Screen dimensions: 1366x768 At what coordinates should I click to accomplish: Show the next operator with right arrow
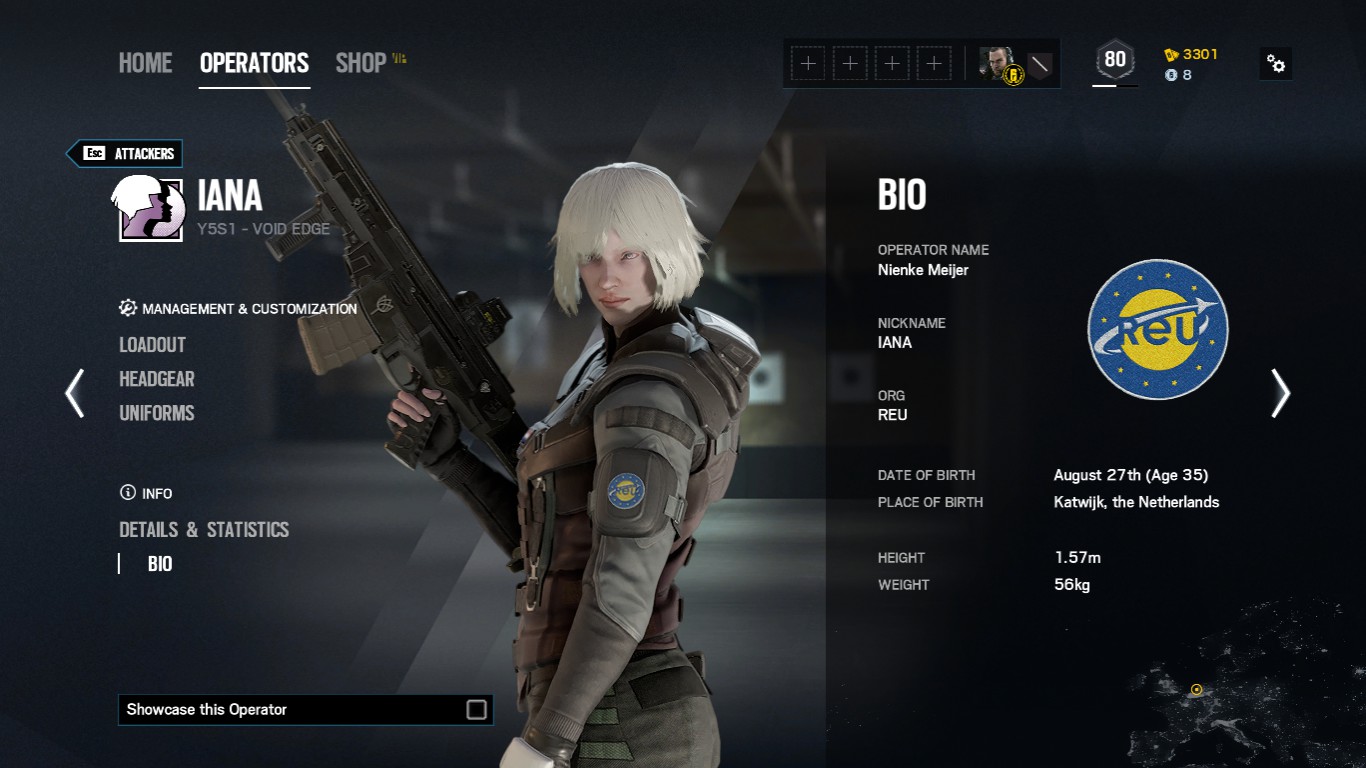pyautogui.click(x=1280, y=393)
